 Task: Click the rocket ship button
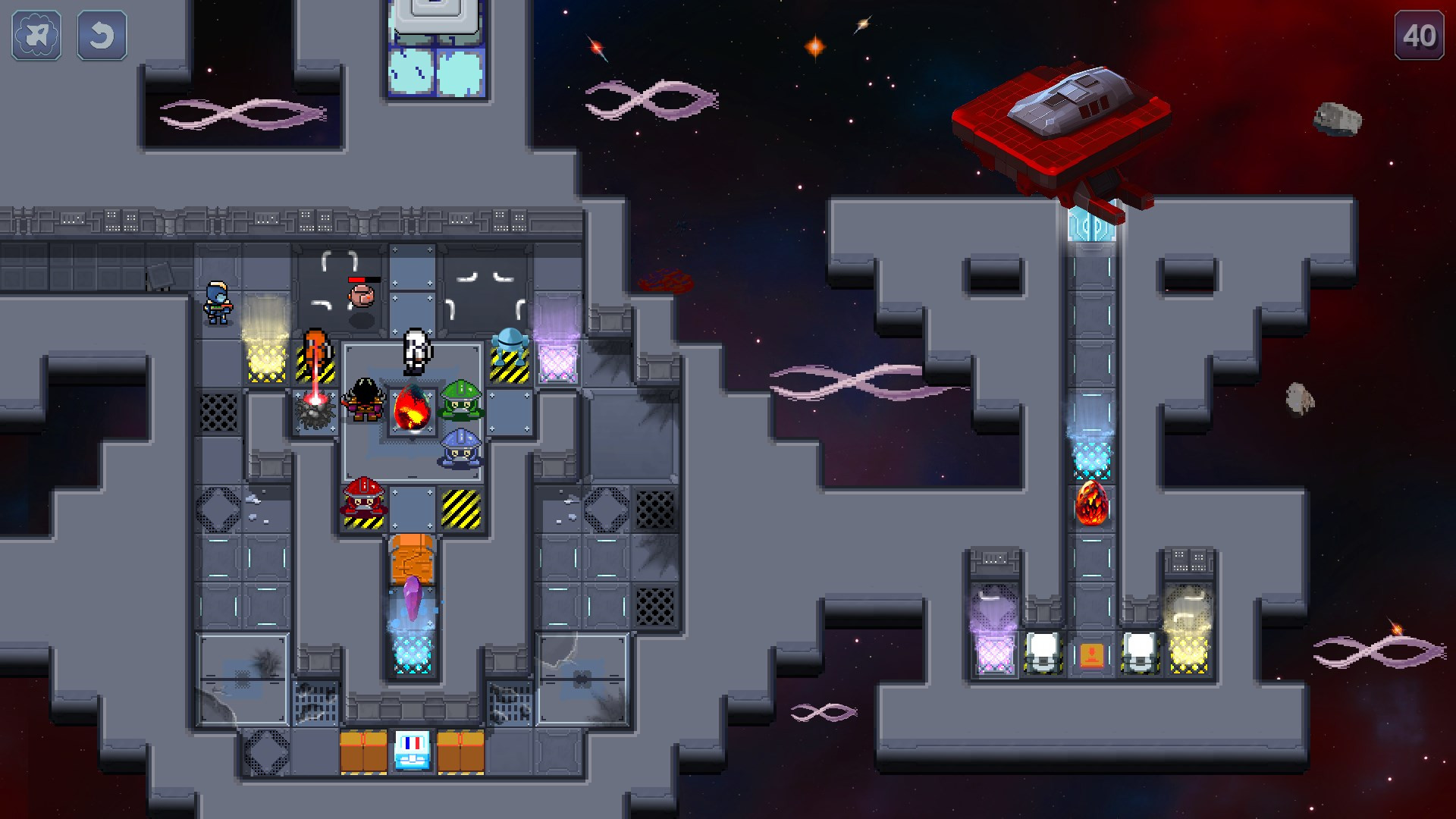[36, 35]
